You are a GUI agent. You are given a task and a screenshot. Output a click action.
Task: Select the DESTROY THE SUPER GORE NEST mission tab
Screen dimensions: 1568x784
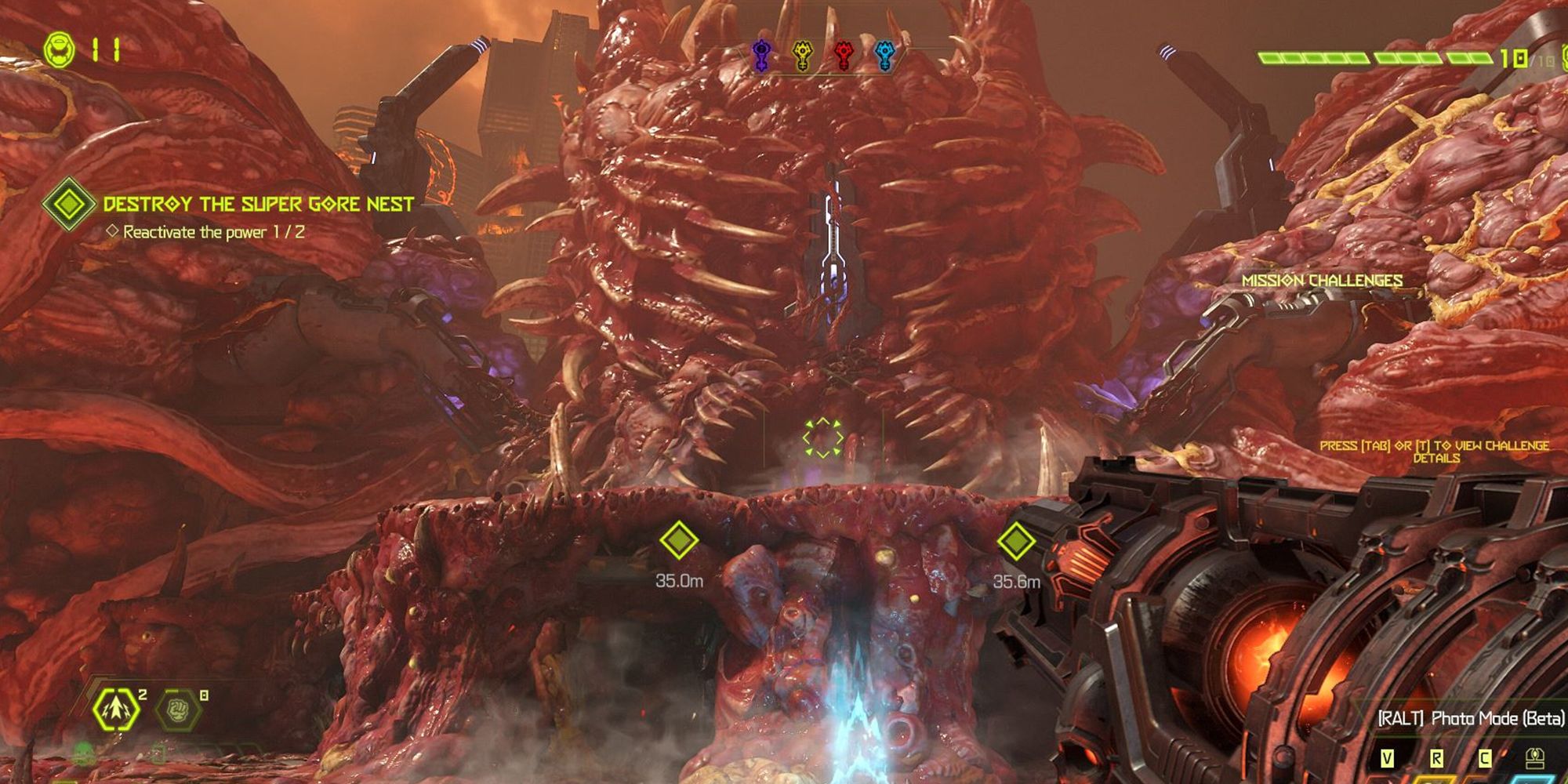click(x=259, y=202)
